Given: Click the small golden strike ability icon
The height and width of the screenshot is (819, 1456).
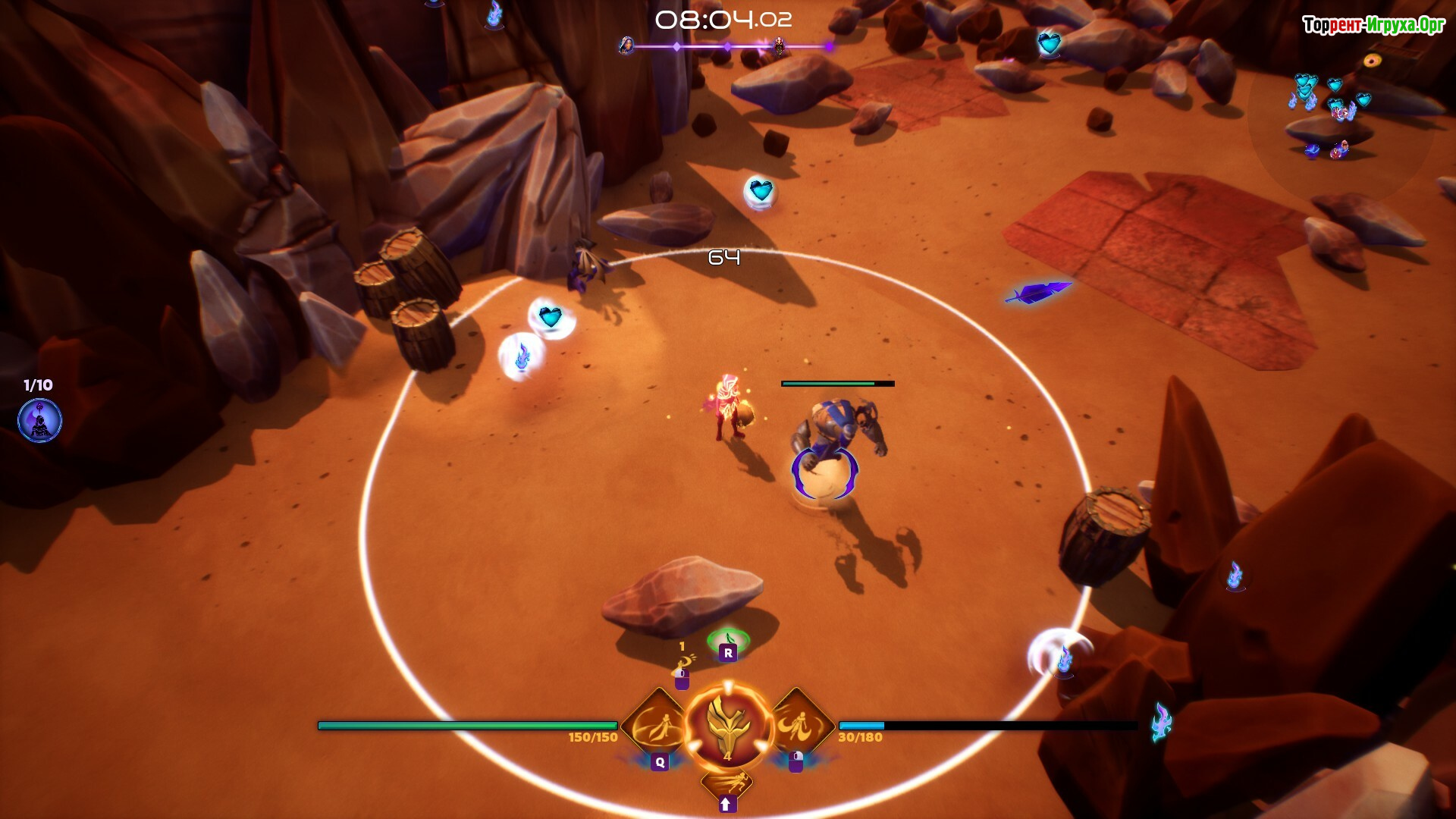Looking at the screenshot, I should (683, 665).
